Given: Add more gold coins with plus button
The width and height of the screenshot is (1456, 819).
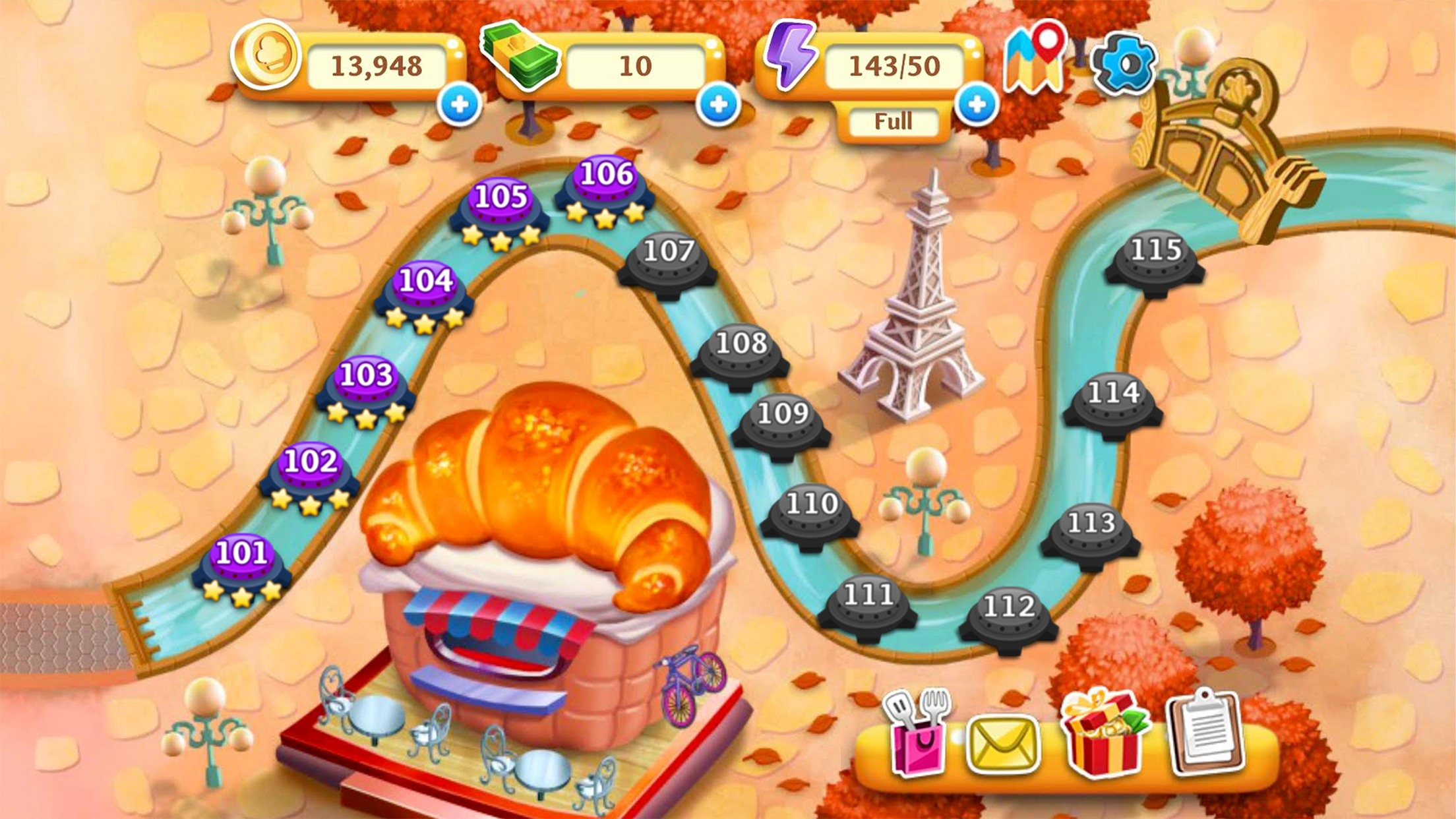Looking at the screenshot, I should [x=460, y=104].
